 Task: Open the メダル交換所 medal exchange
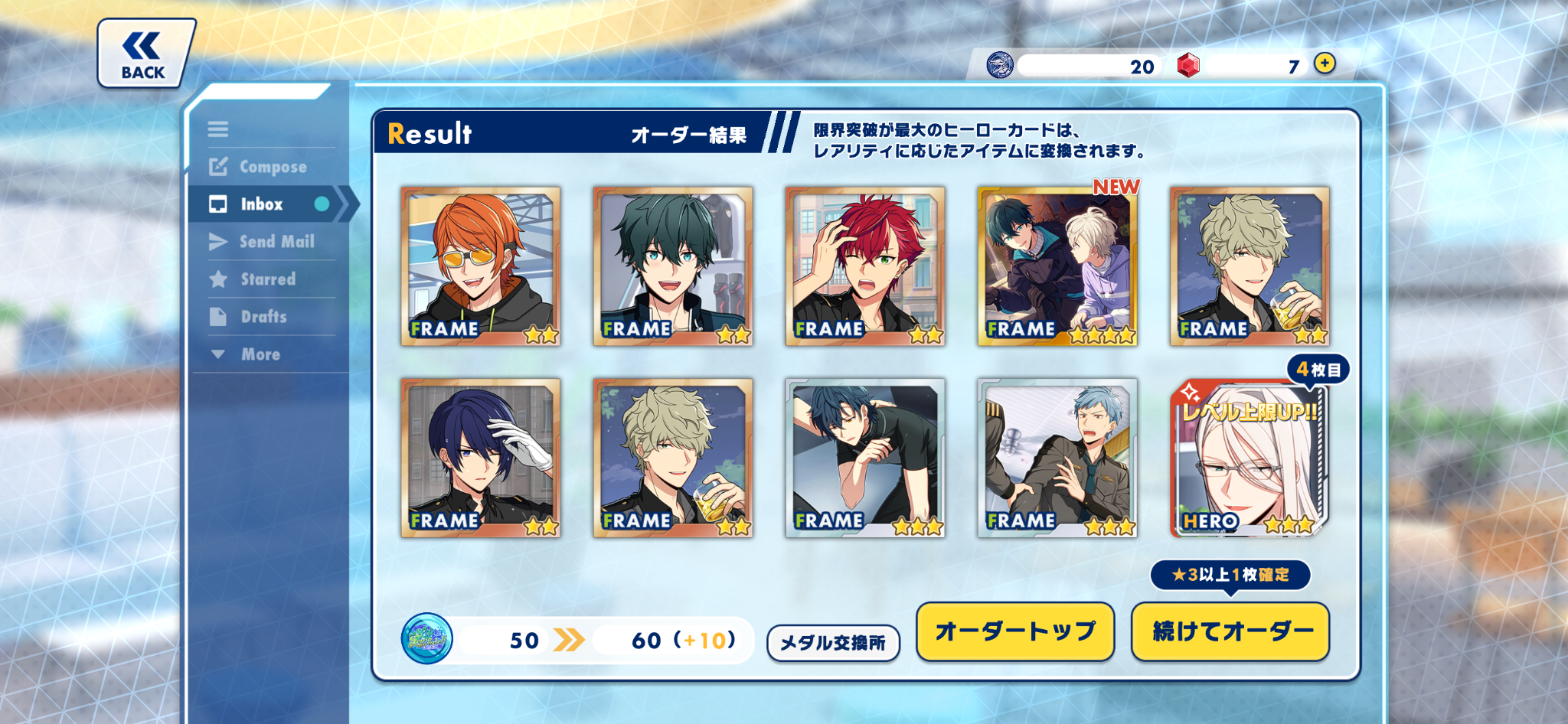pyautogui.click(x=833, y=643)
